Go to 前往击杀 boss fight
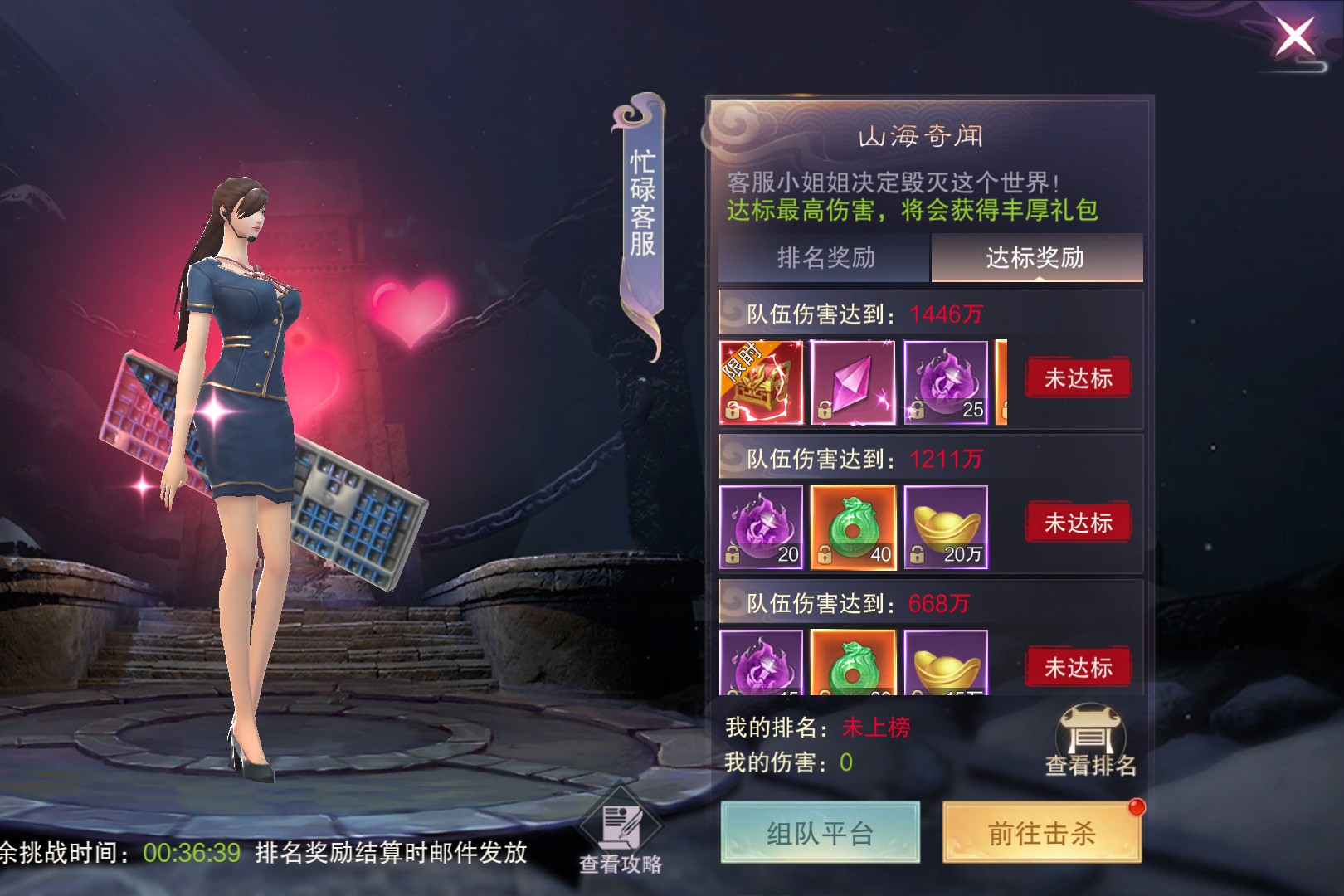1344x896 pixels. [1042, 833]
